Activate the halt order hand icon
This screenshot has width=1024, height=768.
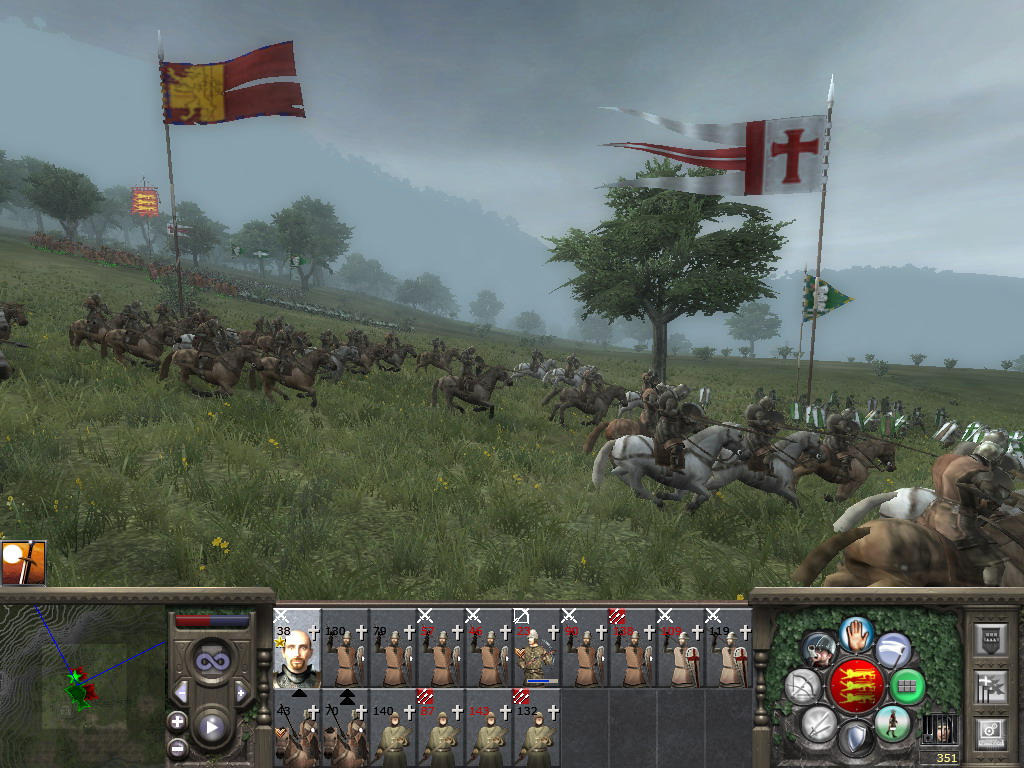(856, 633)
